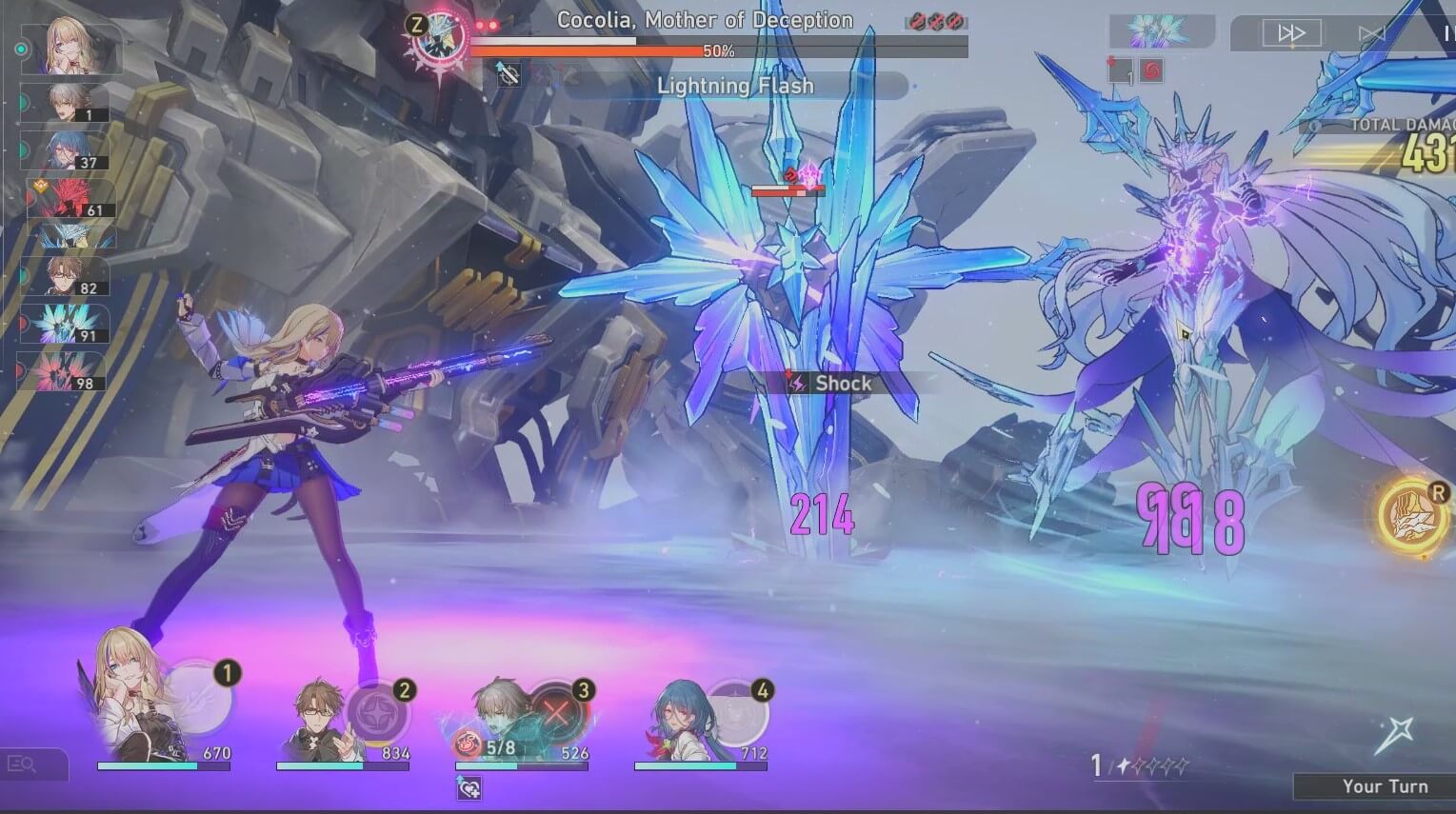View the red debuff icon above boss
Image resolution: width=1456 pixels, height=814 pixels.
(790, 175)
